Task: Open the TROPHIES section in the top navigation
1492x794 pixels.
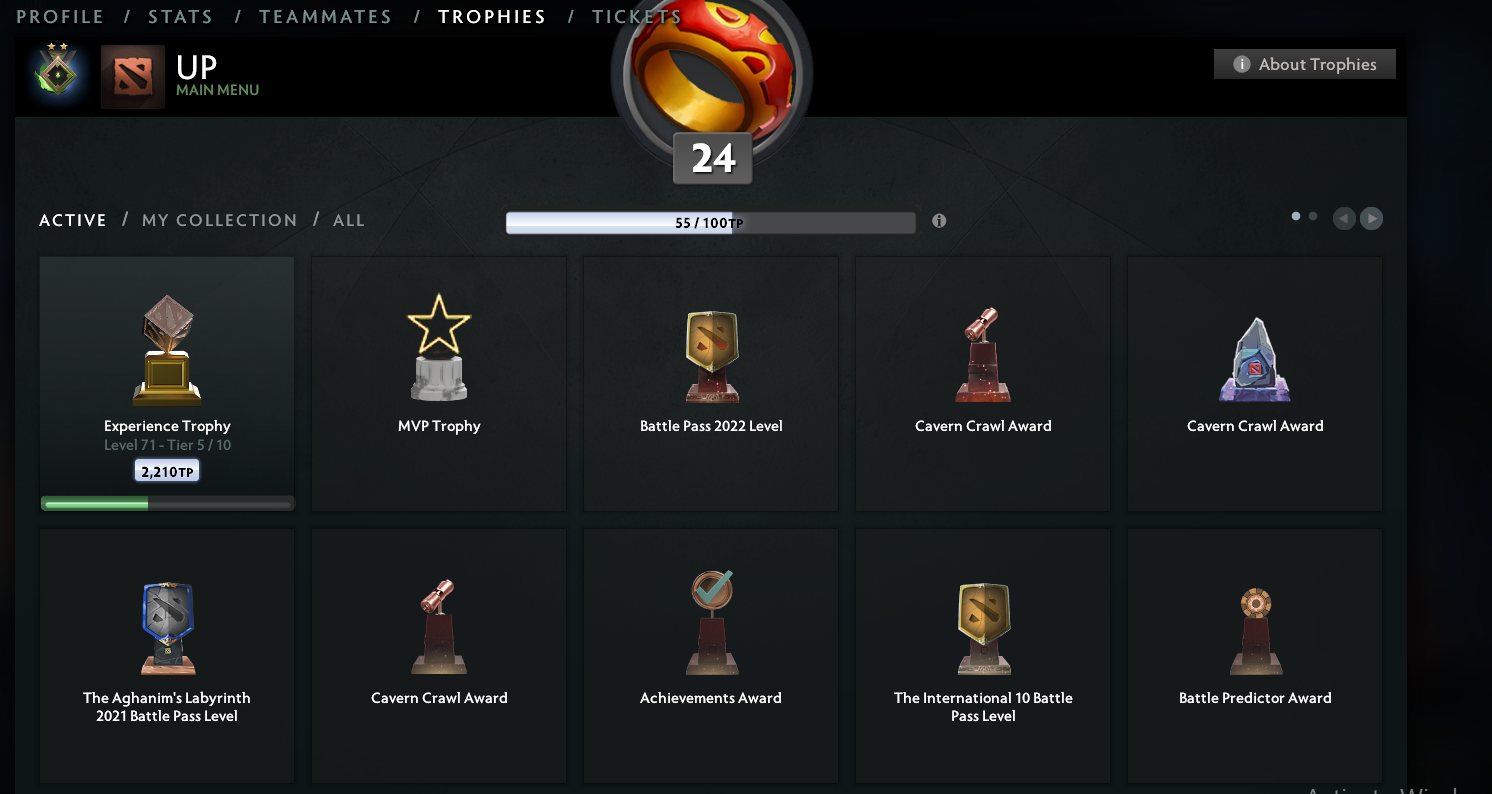Action: click(x=492, y=16)
